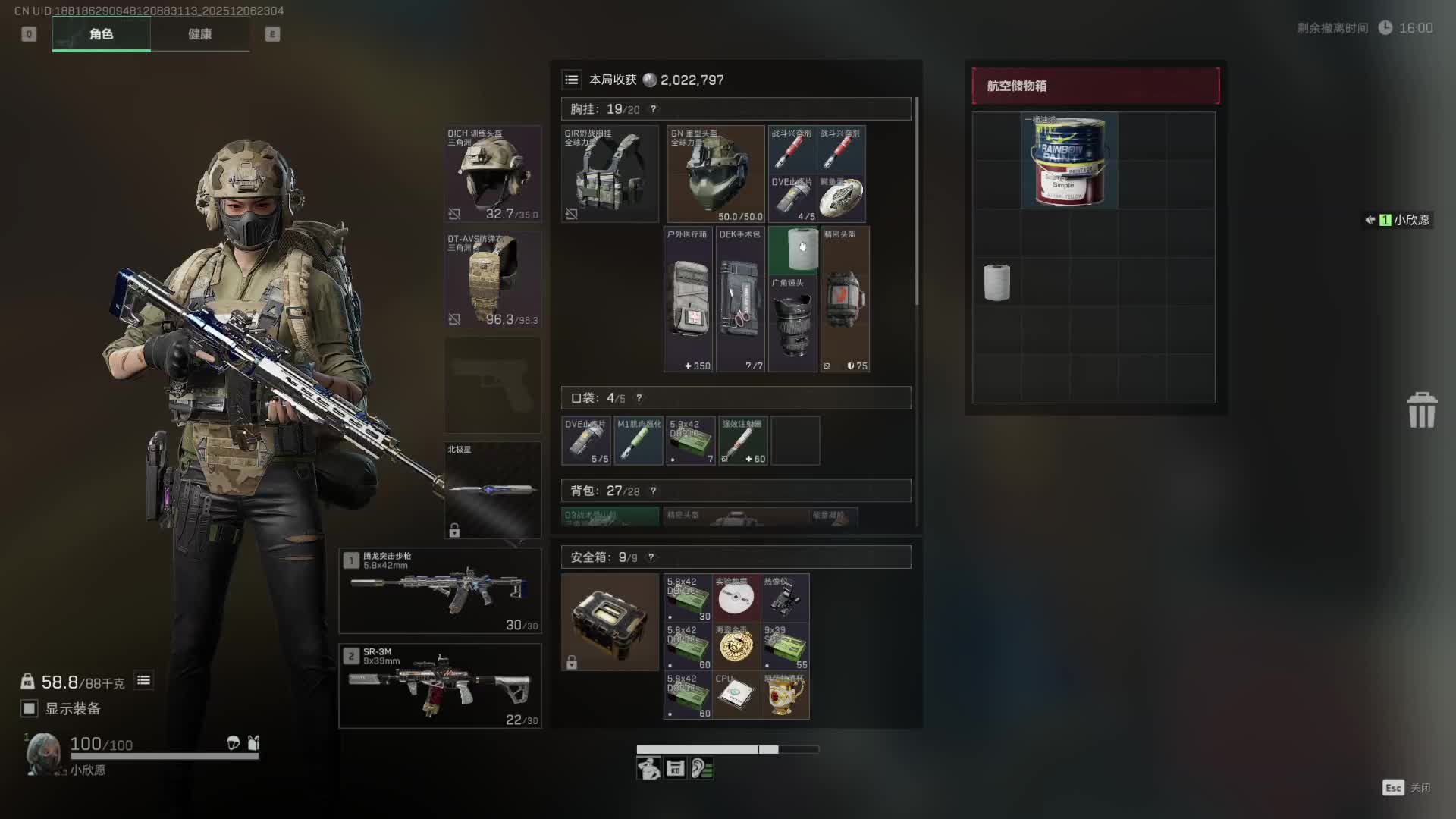Toggle the 显示装备 checkbox
This screenshot has height=819, width=1456.
30,708
